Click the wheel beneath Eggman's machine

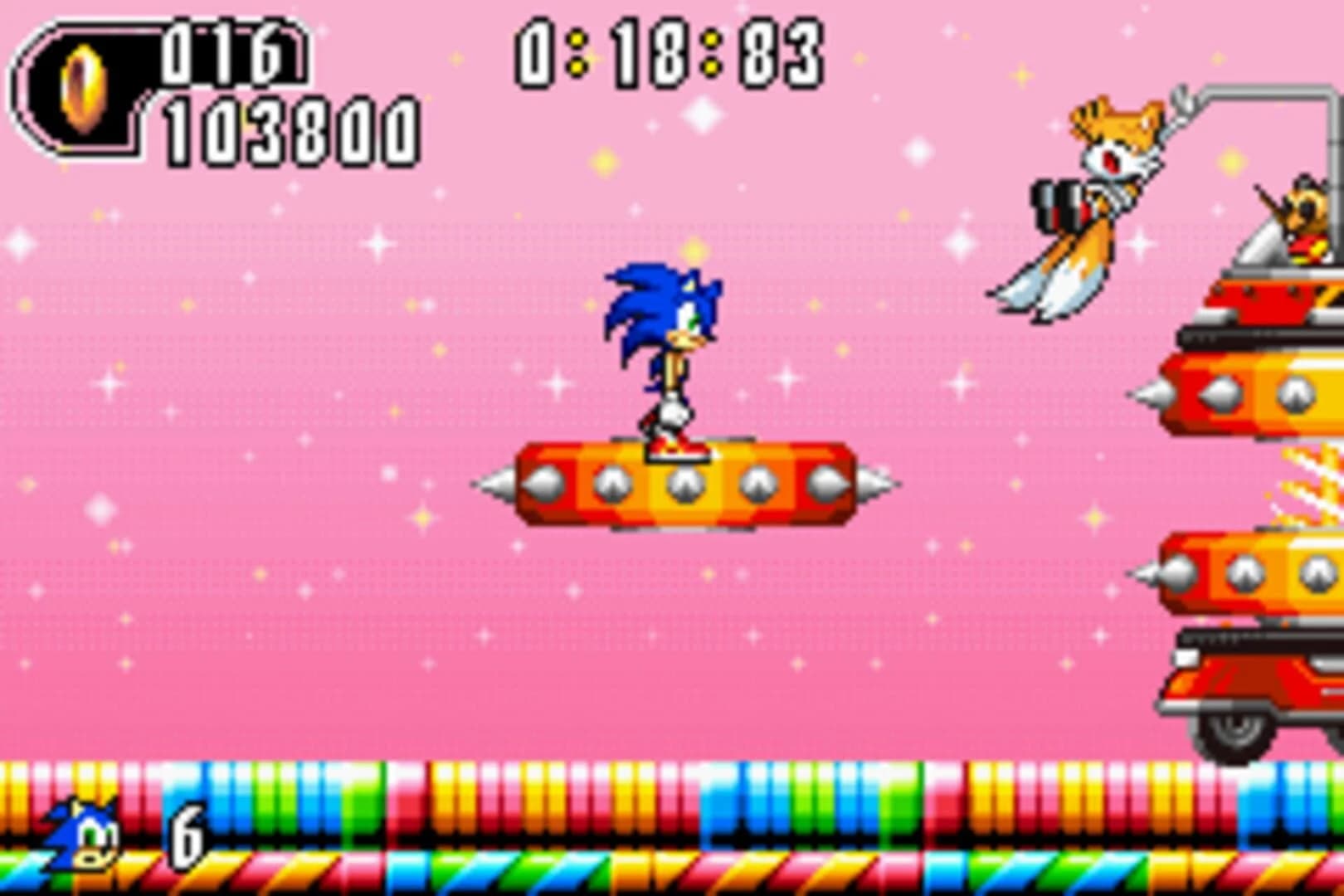point(1236,730)
